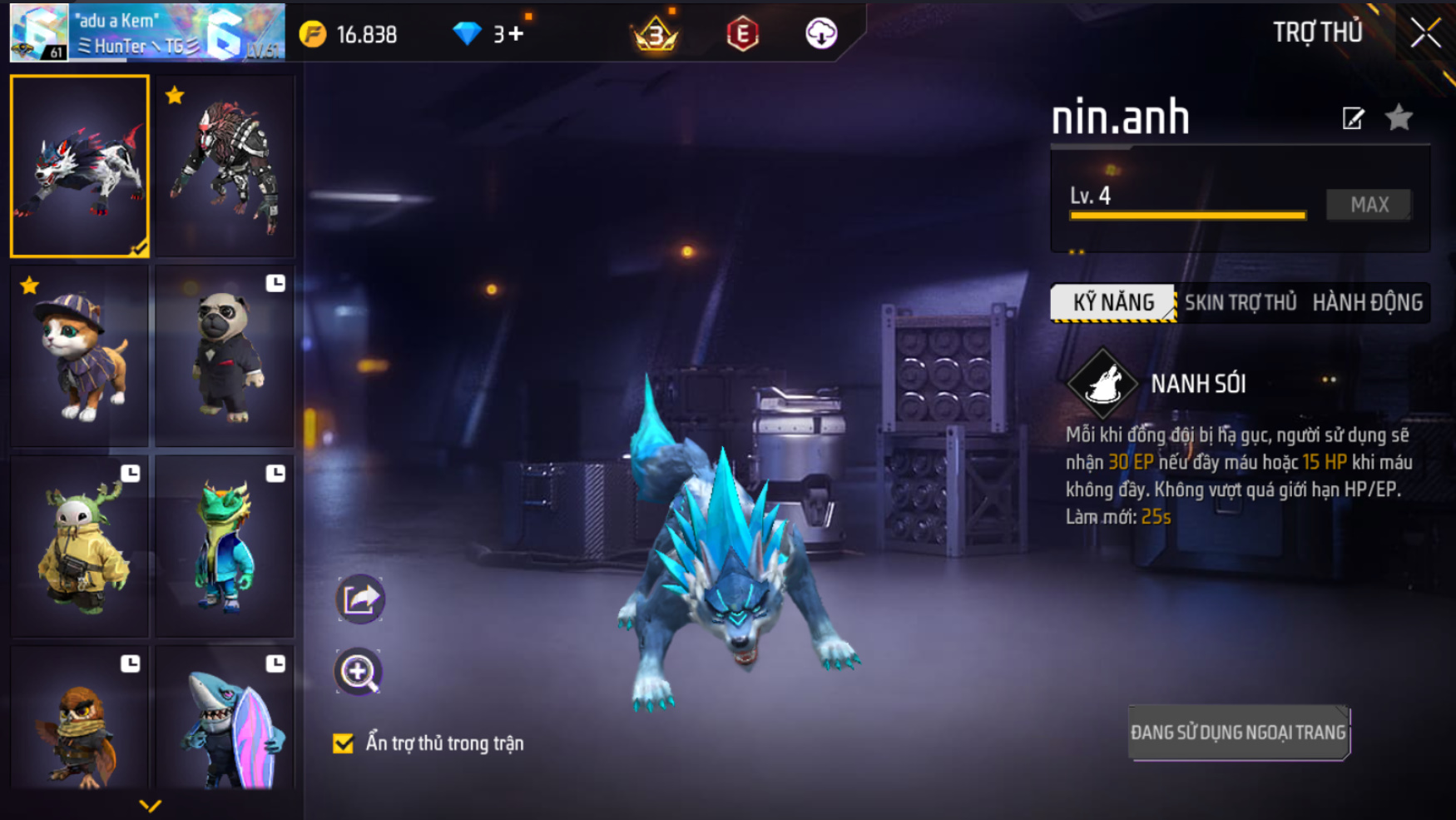
Task: Select the Kỹ Năng tab
Action: (1113, 302)
